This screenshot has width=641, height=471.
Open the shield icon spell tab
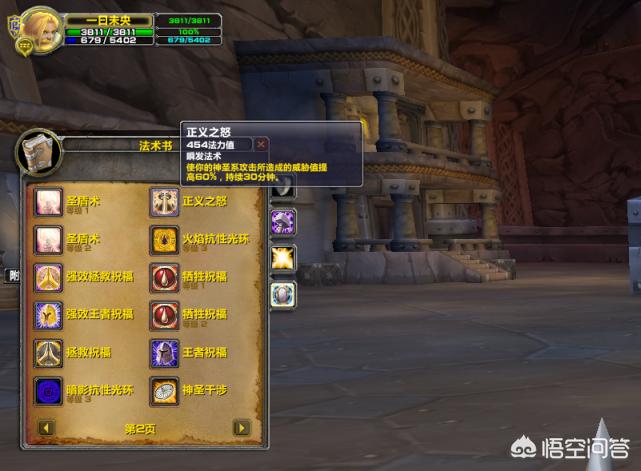(x=283, y=293)
